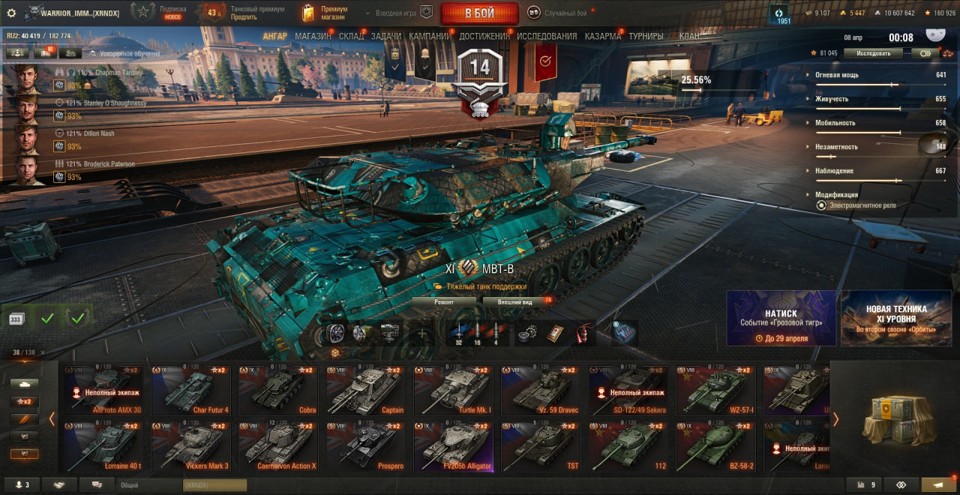Open the Задачи tab
The height and width of the screenshot is (495, 960).
(386, 36)
